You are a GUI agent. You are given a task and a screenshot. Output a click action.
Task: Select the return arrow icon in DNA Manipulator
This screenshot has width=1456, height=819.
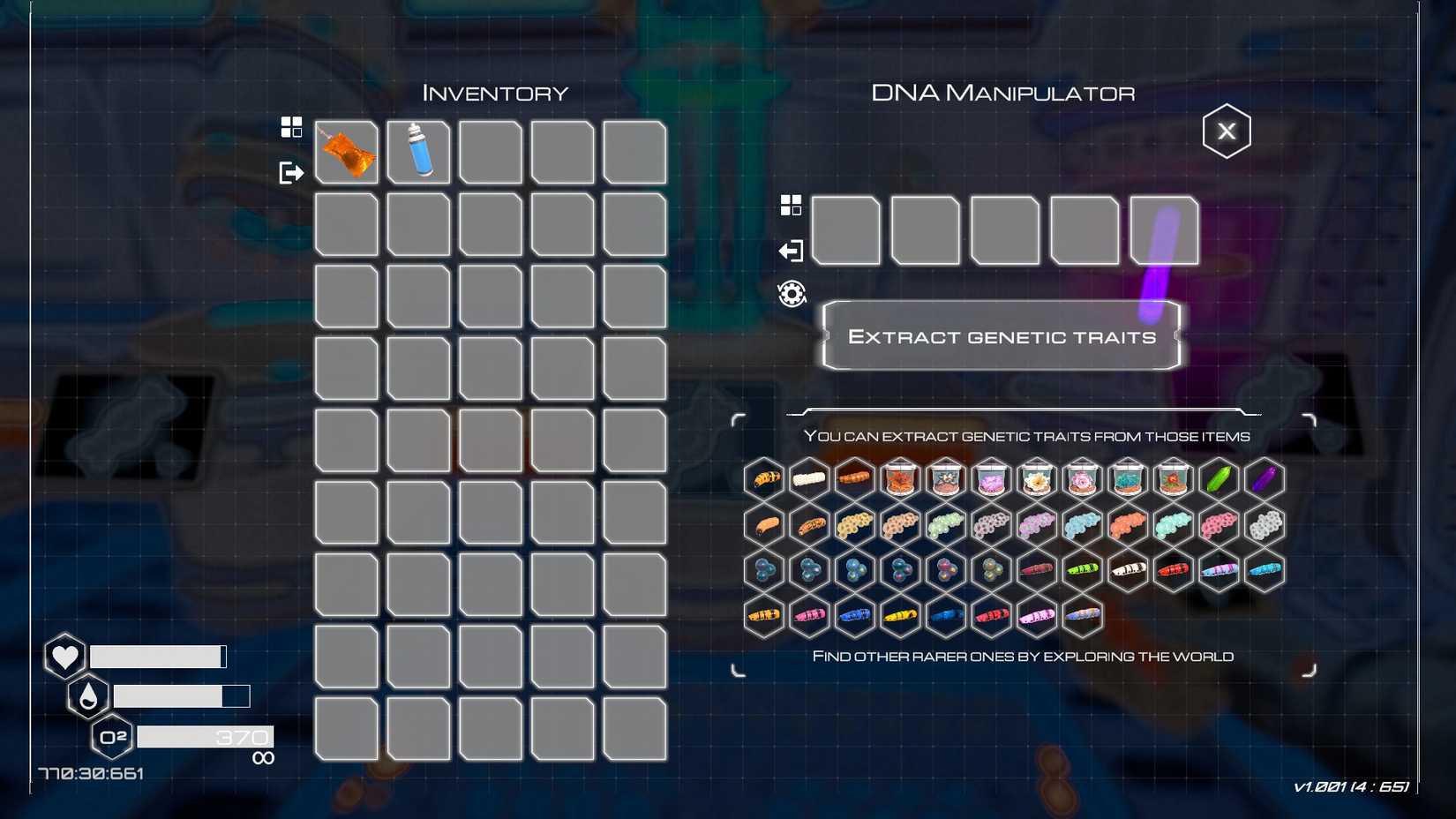792,251
